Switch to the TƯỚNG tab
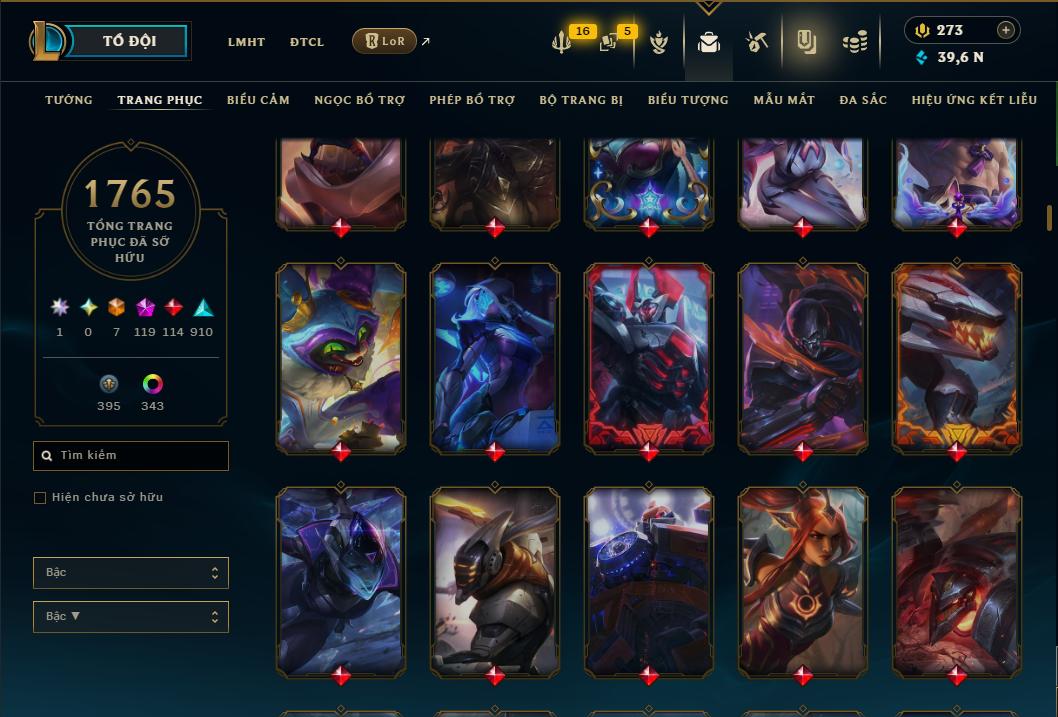The height and width of the screenshot is (717, 1058). [x=69, y=100]
